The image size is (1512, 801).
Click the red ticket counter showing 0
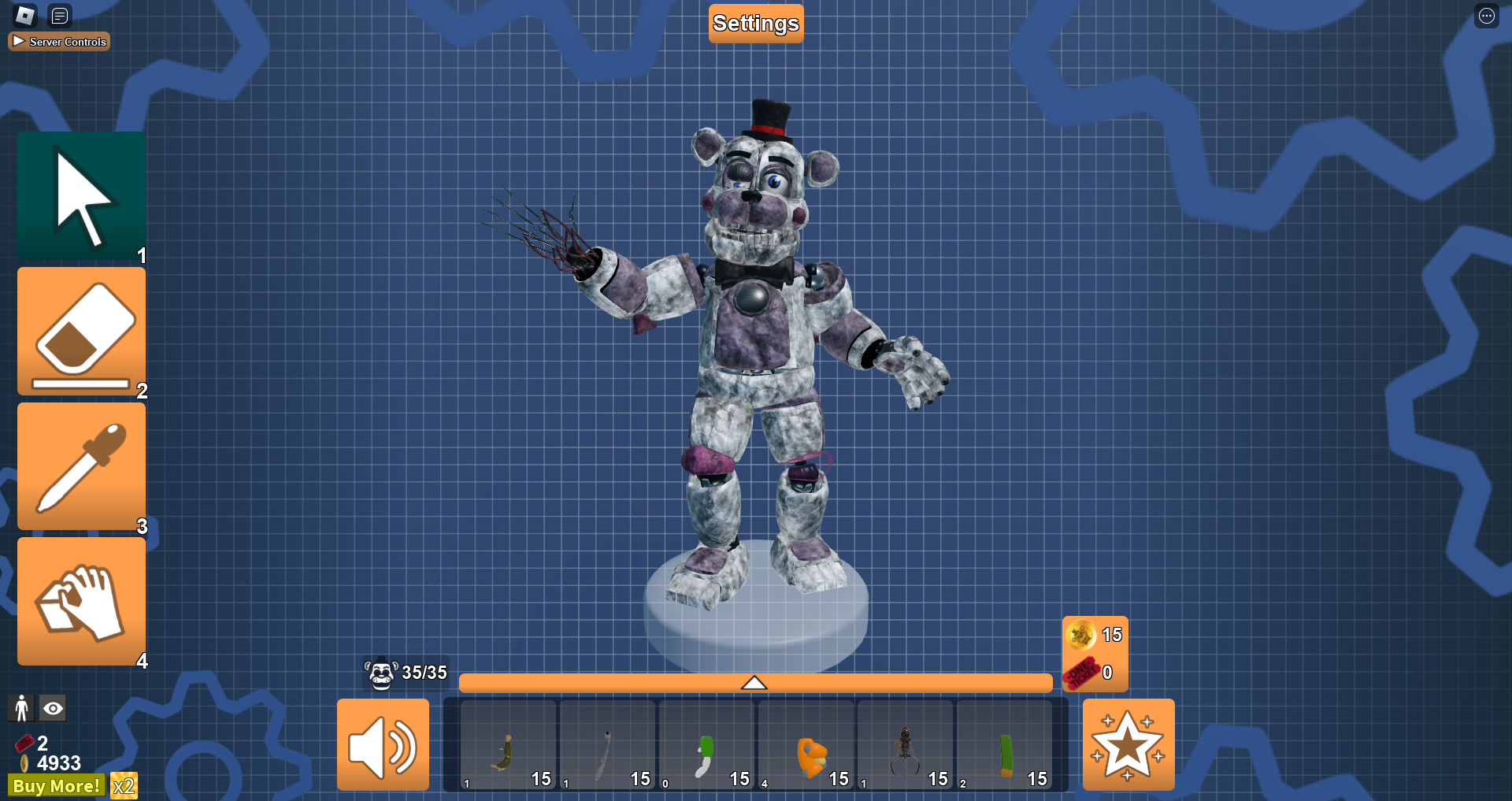[x=1095, y=671]
